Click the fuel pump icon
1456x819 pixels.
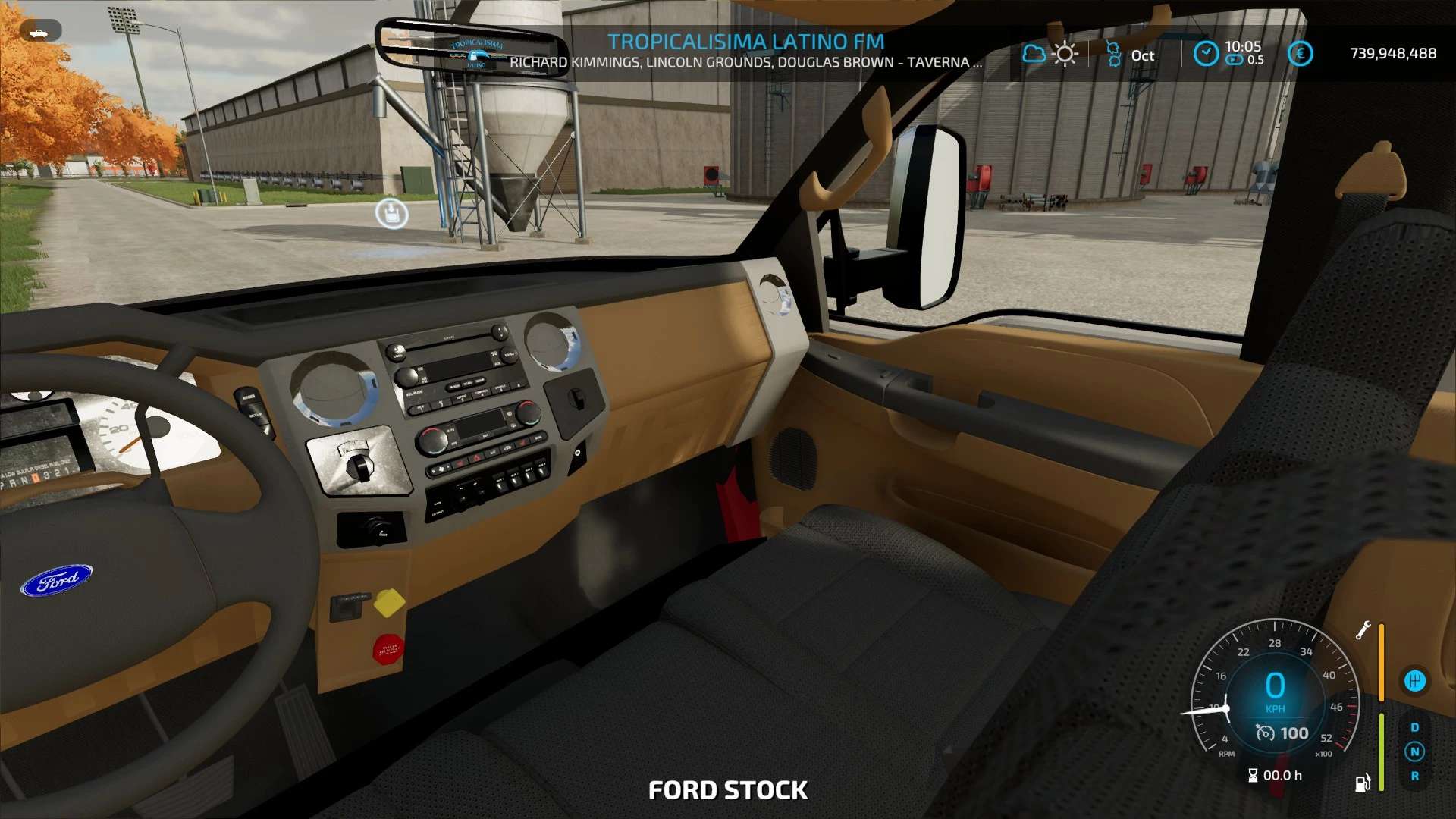coord(1363,782)
